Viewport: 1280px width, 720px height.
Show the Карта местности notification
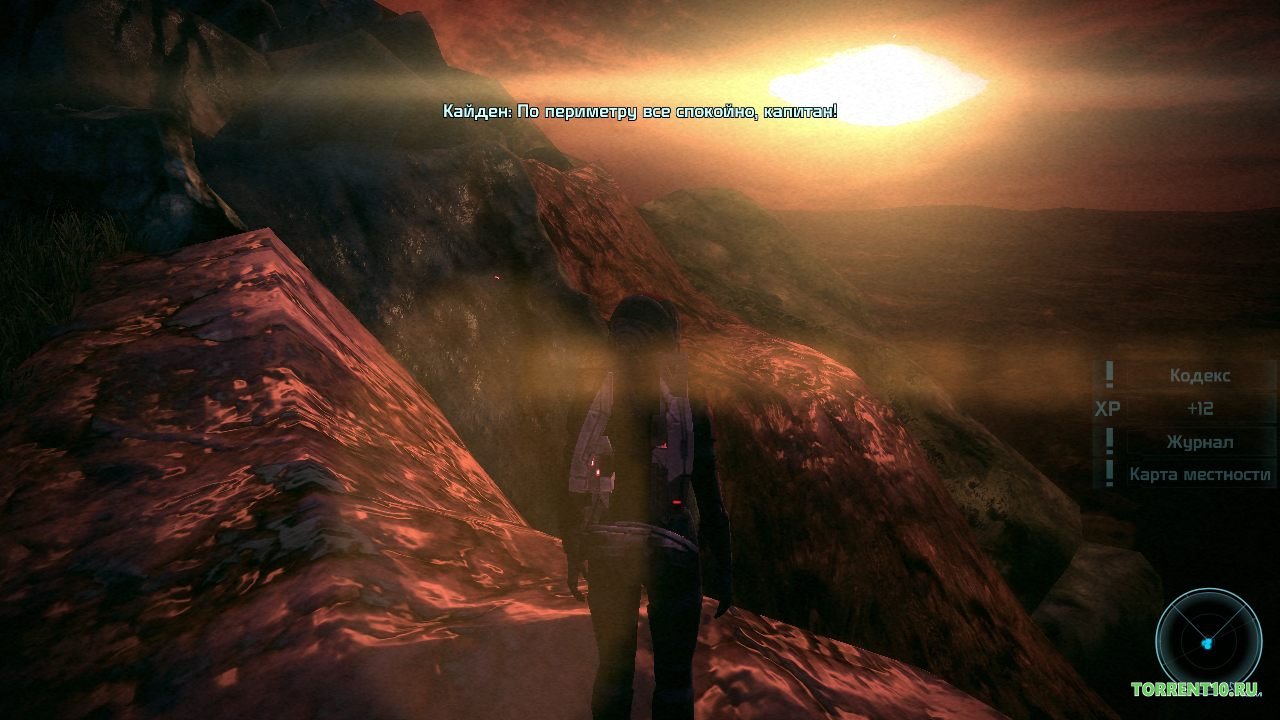(1199, 475)
